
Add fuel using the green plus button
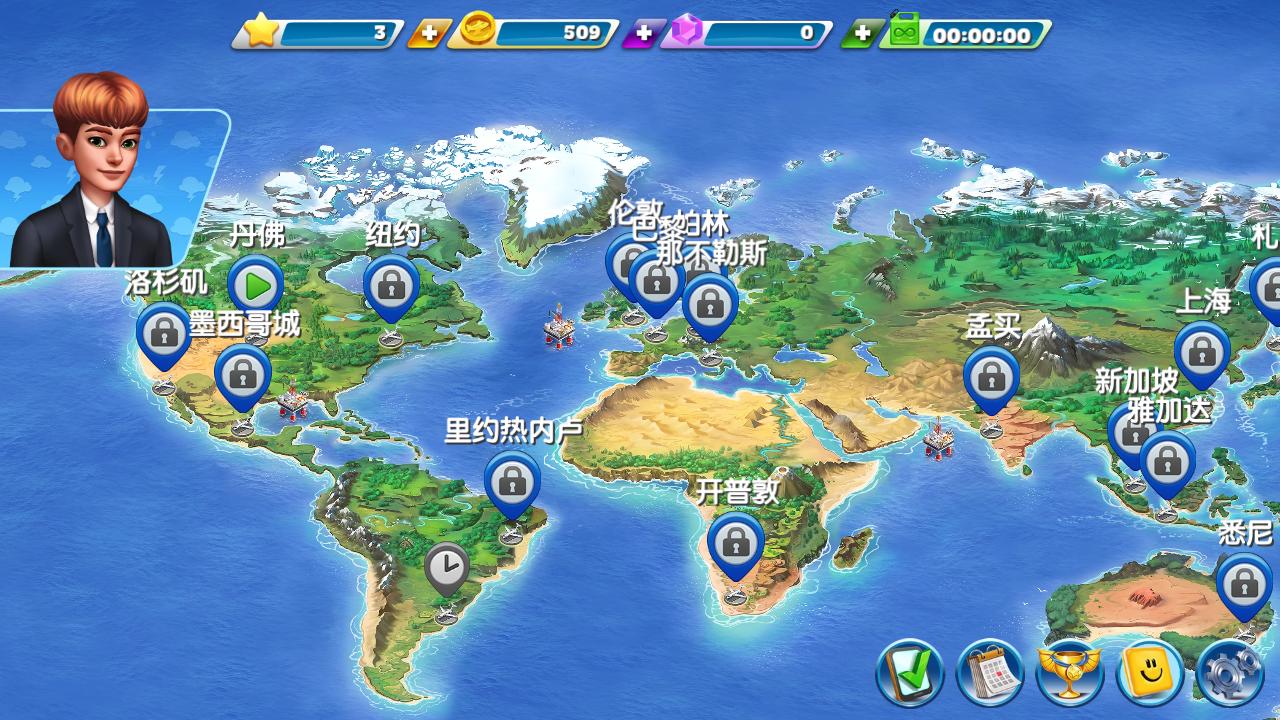click(x=861, y=34)
